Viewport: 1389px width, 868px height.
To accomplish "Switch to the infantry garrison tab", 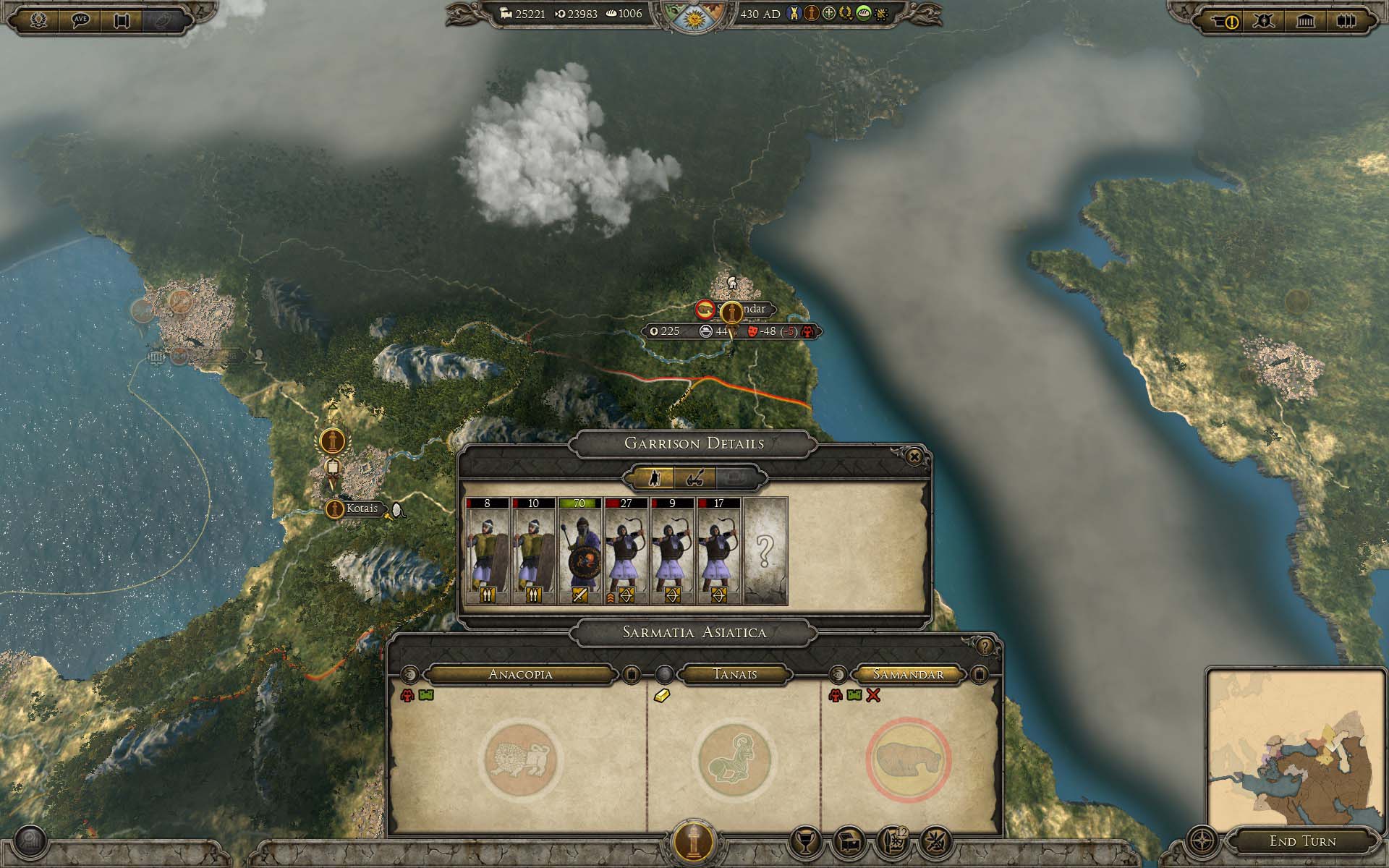I will pyautogui.click(x=653, y=477).
